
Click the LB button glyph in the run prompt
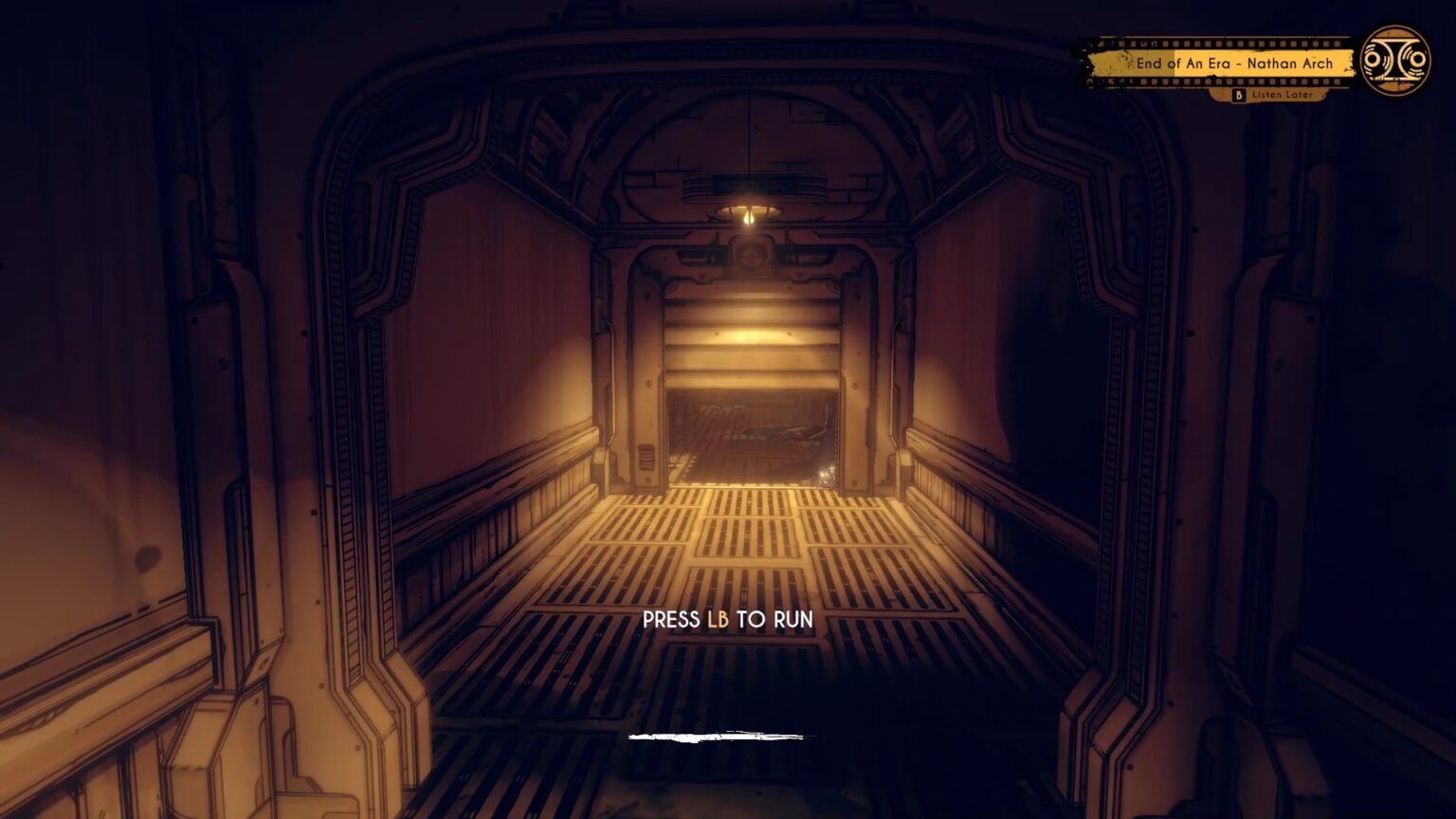click(x=720, y=618)
